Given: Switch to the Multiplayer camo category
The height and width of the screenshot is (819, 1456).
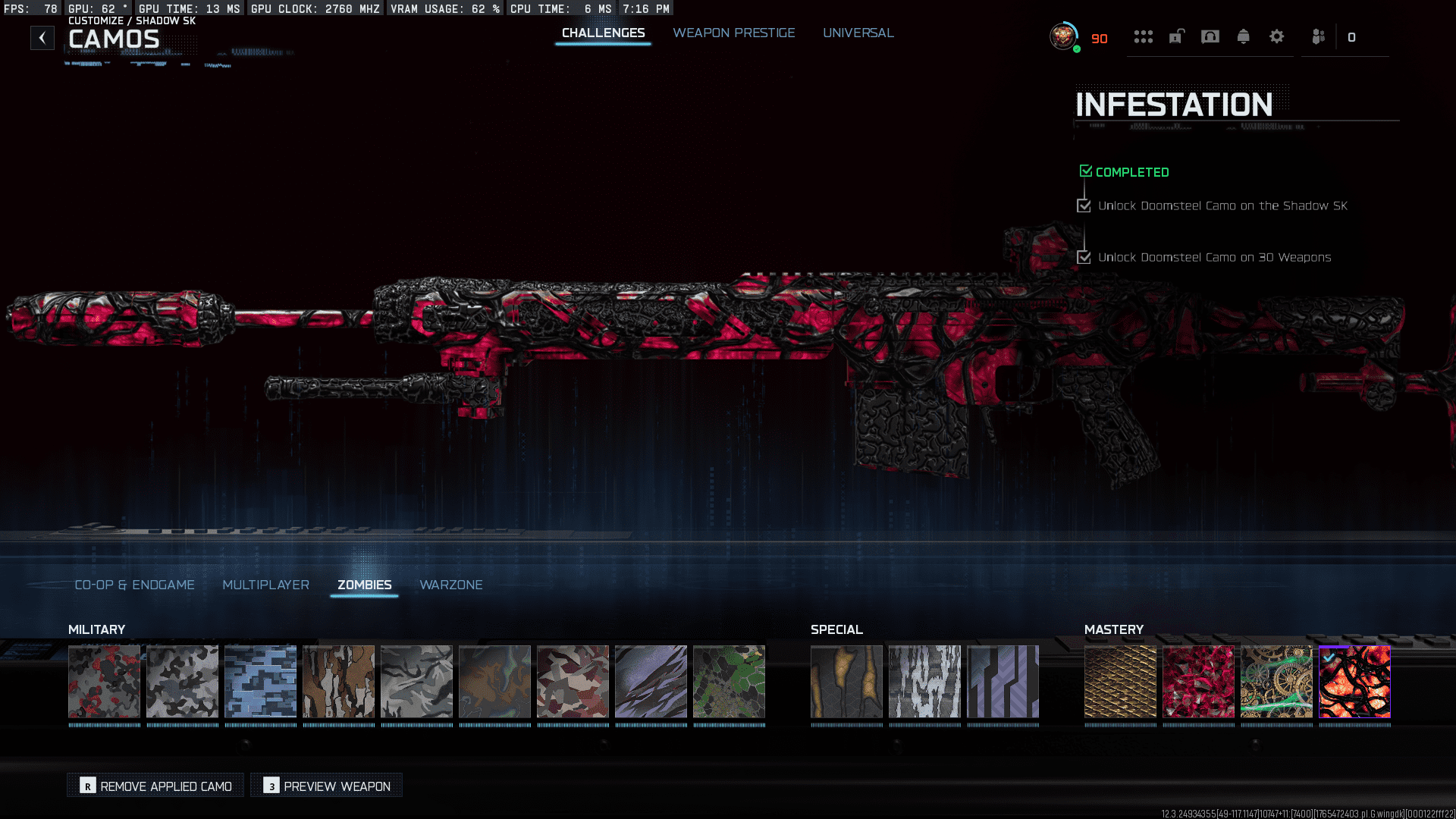Looking at the screenshot, I should tap(265, 585).
